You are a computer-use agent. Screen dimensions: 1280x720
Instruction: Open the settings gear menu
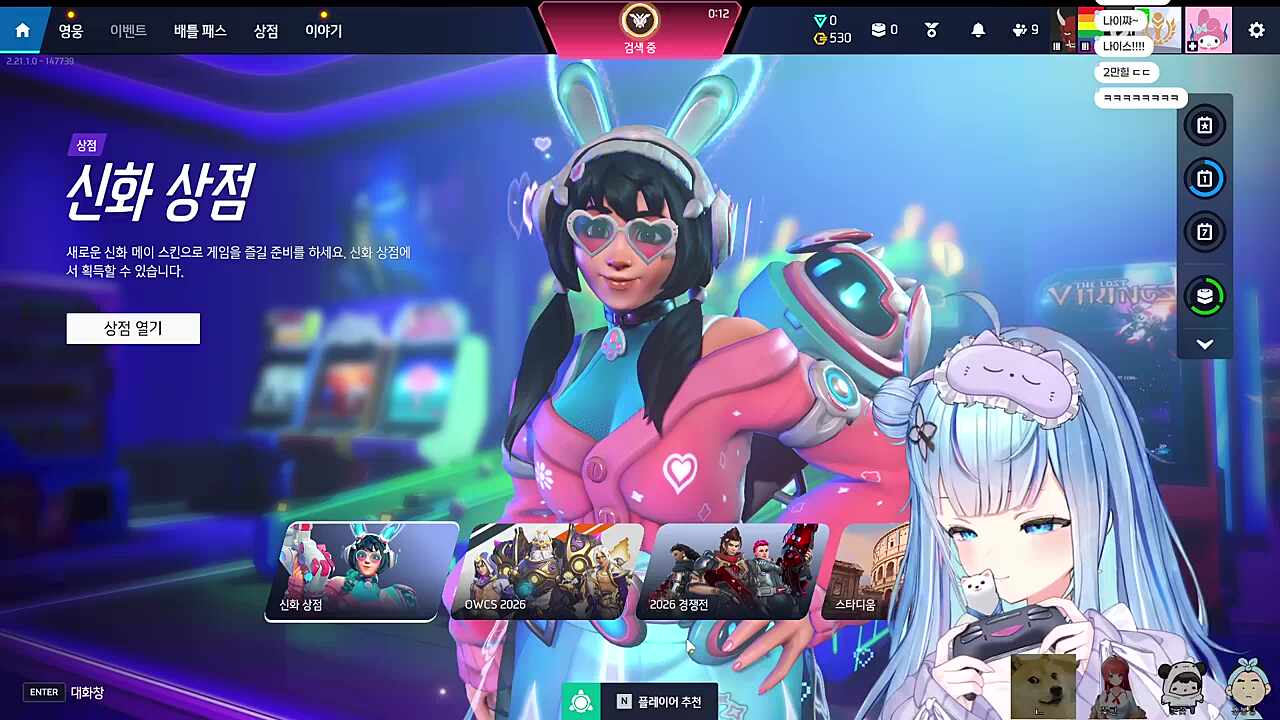(x=1256, y=29)
